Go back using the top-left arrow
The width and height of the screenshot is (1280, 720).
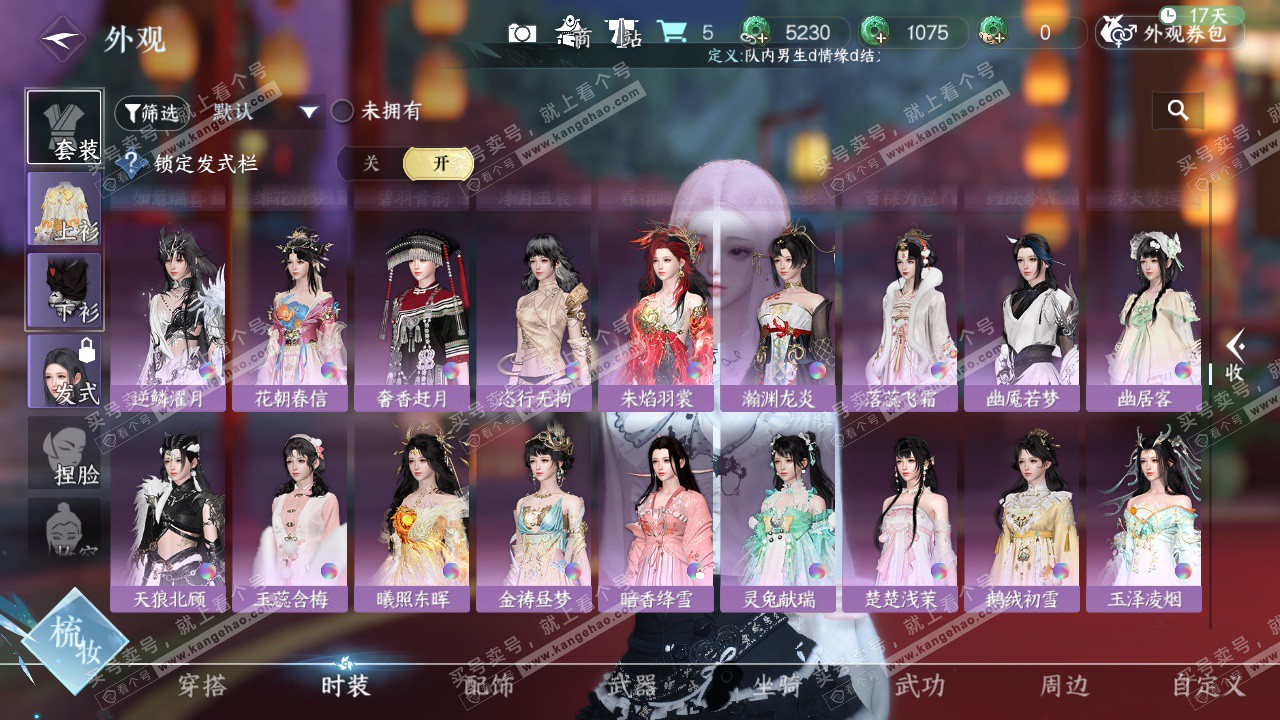tap(62, 39)
